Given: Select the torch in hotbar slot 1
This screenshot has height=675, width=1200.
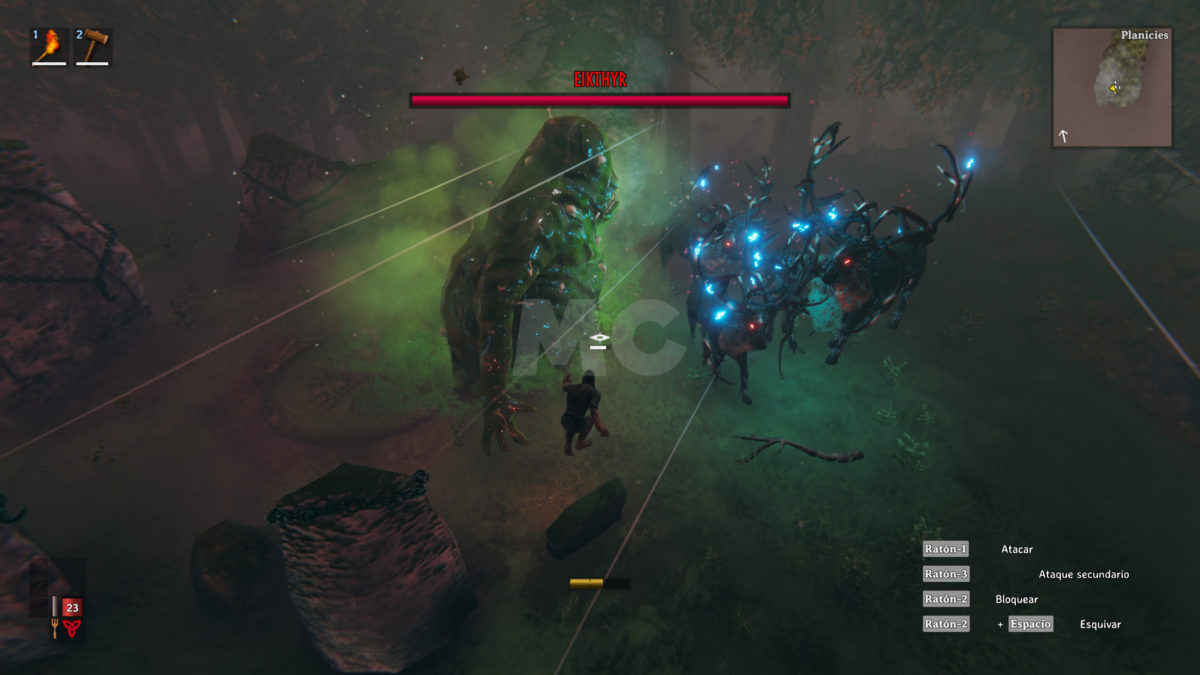Looking at the screenshot, I should pyautogui.click(x=49, y=46).
